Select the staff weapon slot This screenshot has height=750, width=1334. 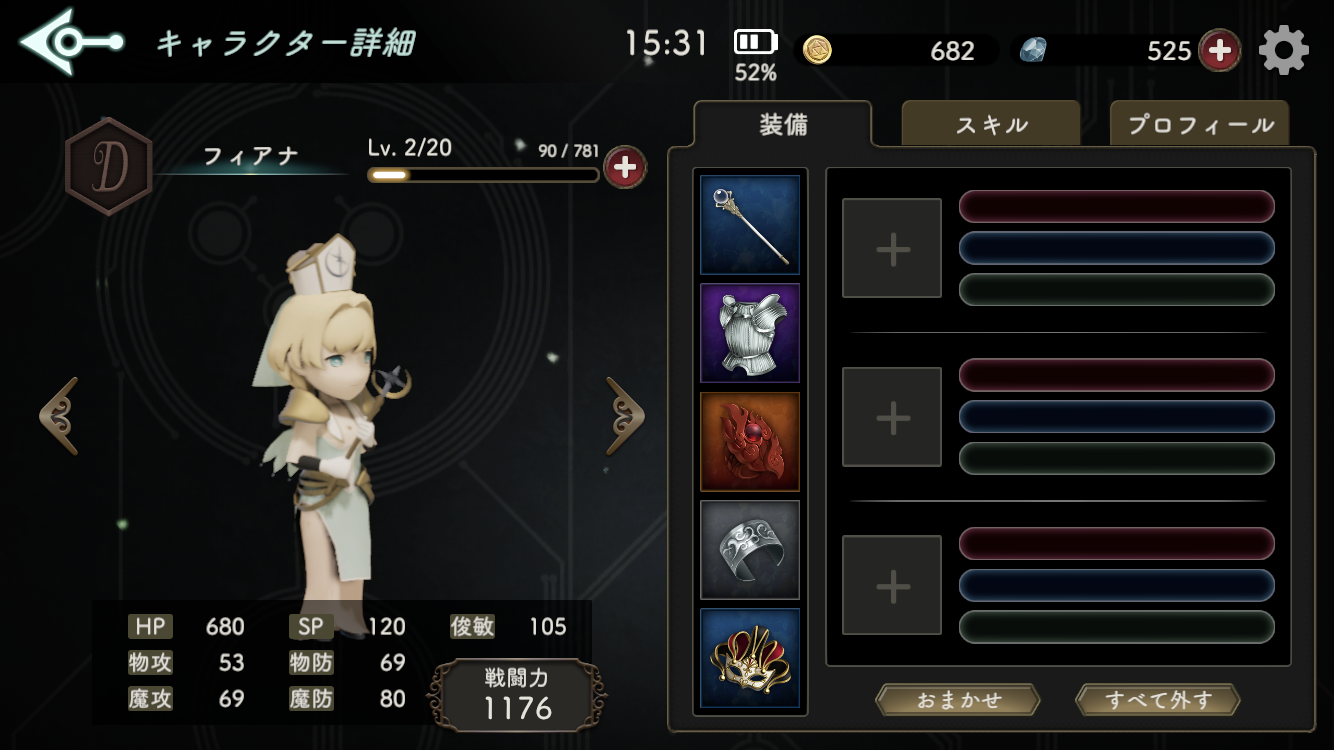point(750,225)
